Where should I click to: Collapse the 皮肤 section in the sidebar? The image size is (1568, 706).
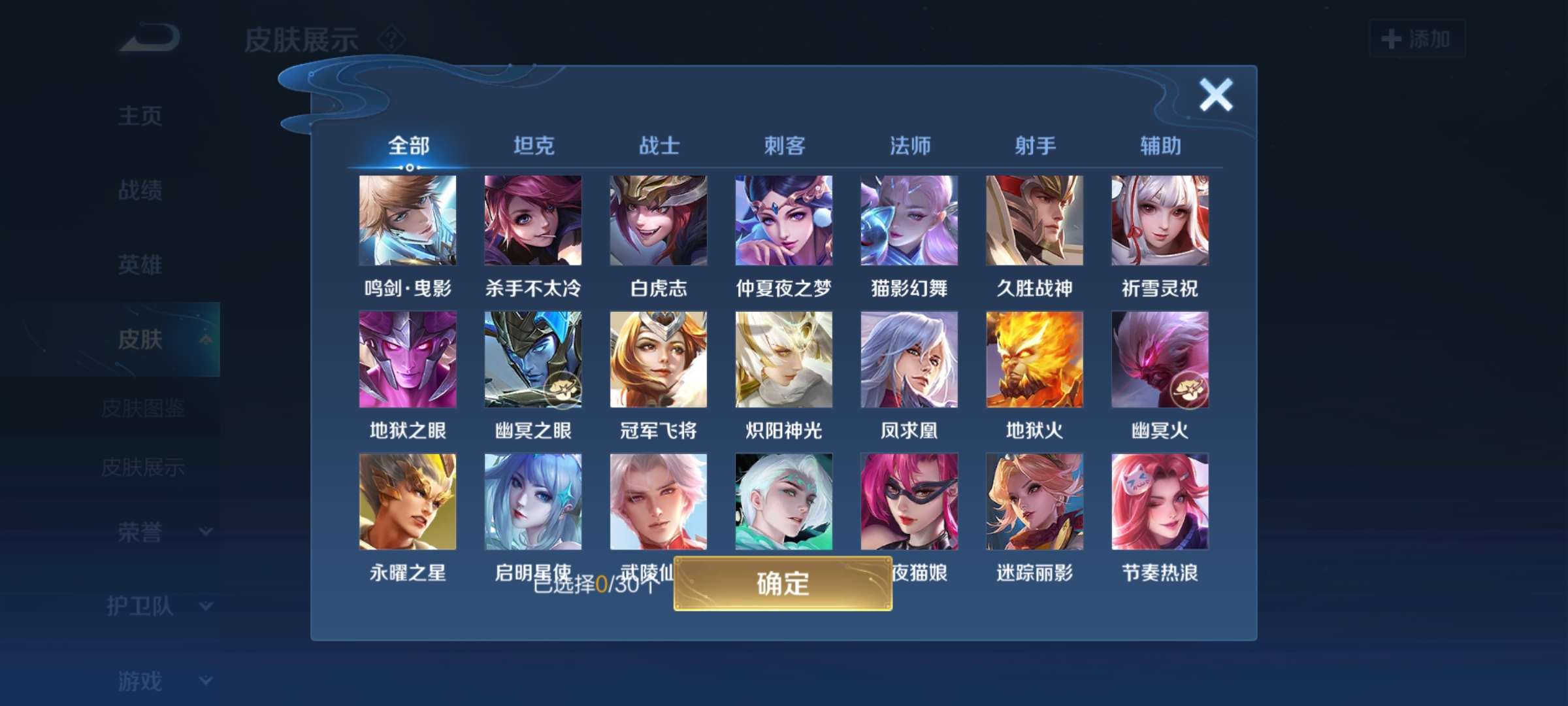click(142, 339)
